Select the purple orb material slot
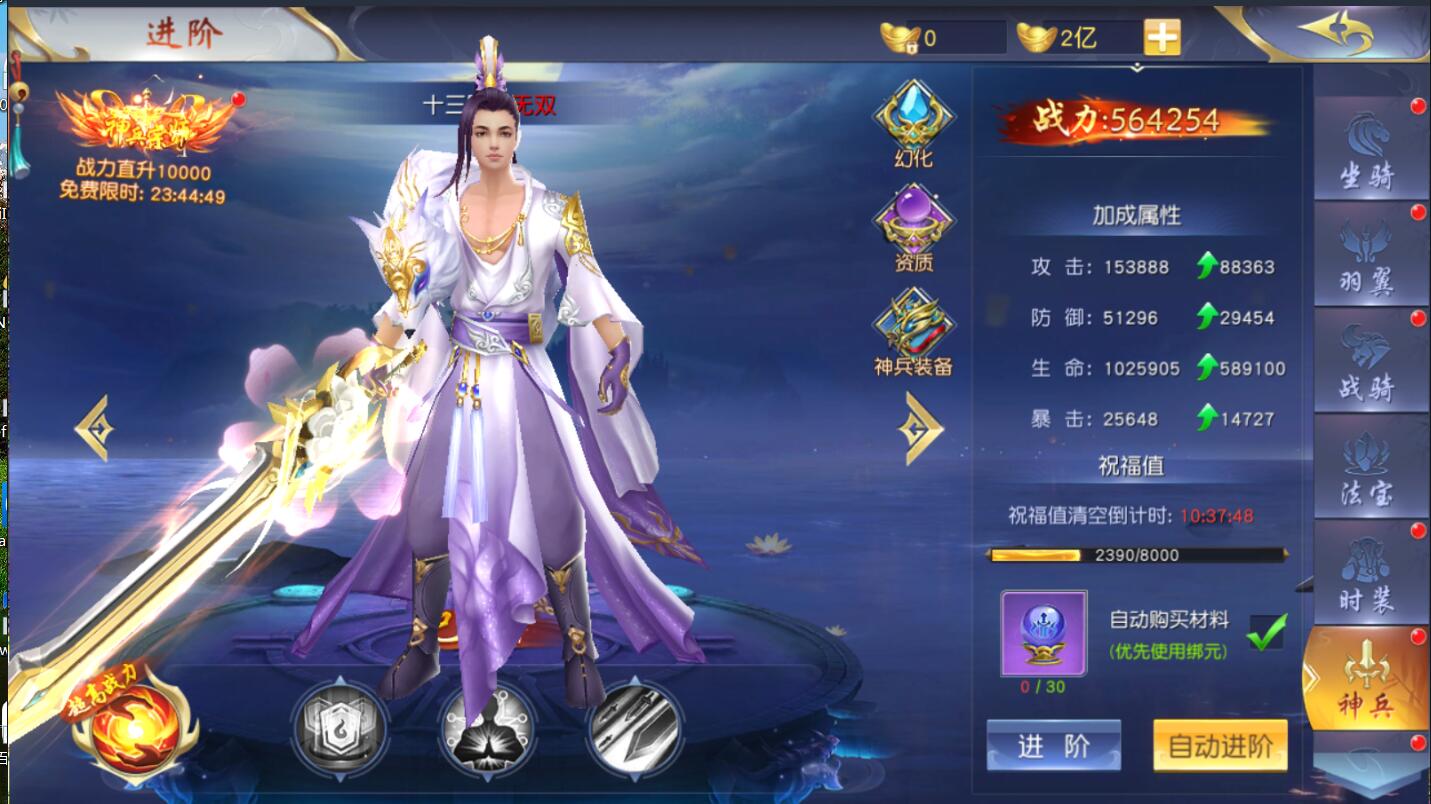This screenshot has width=1431, height=804. click(1043, 633)
